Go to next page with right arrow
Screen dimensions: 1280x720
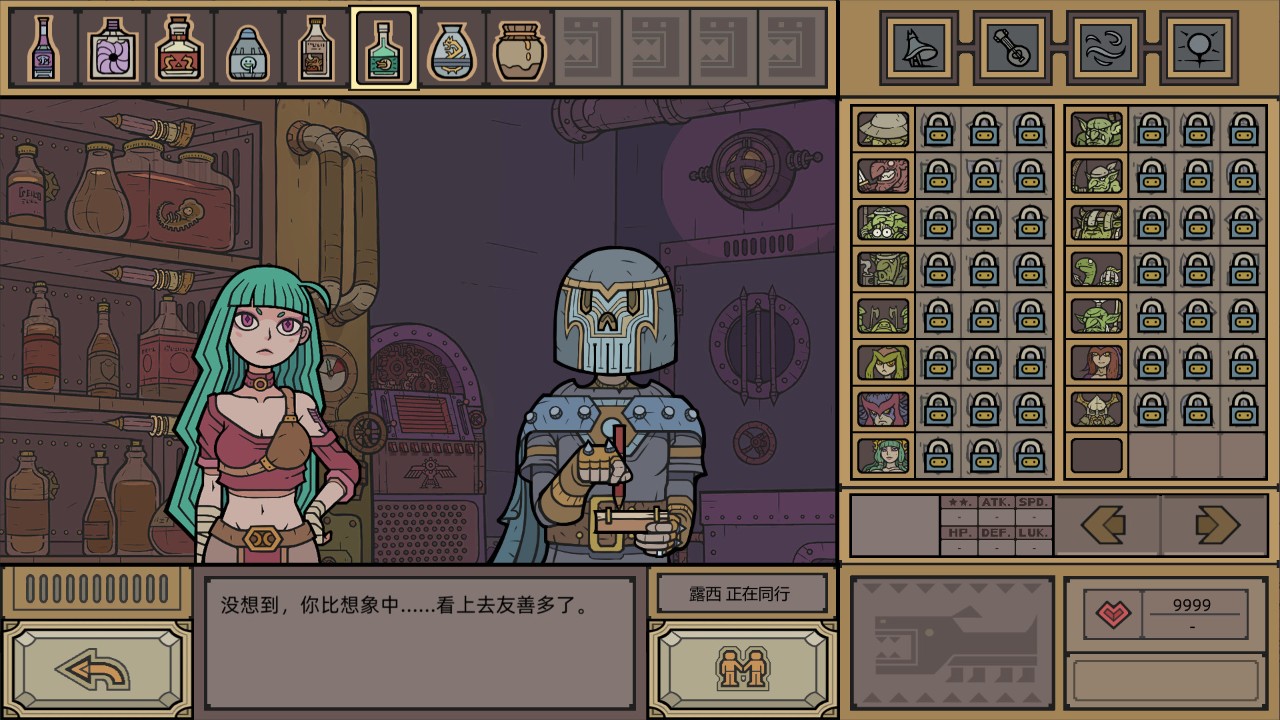point(1214,525)
